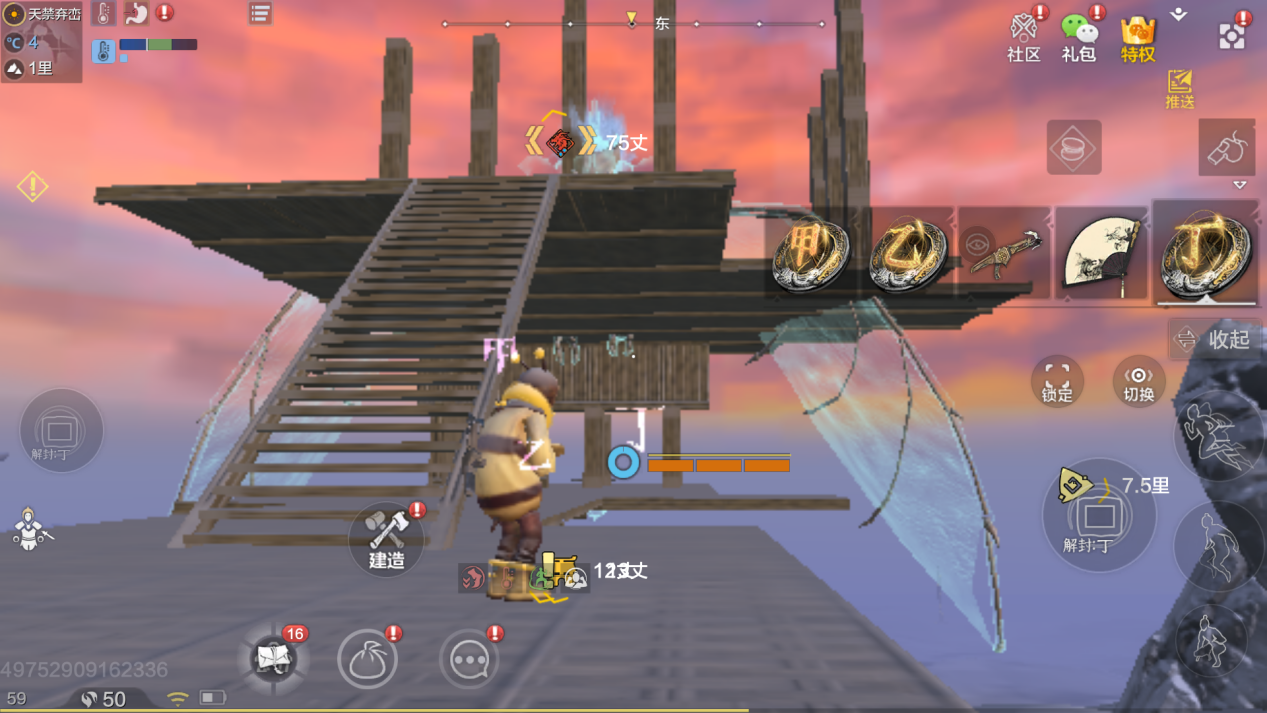Select the 乙 coin hotbar slot
Viewport: 1267px width, 713px height.
[907, 254]
